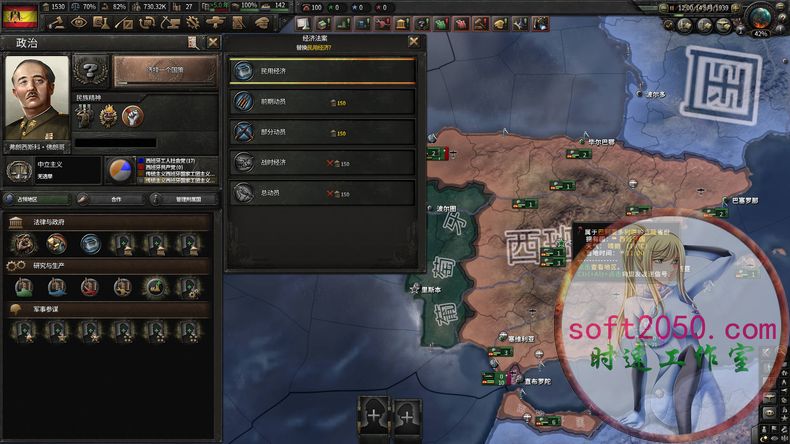Select the Civilian Economy (民用经济) law
This screenshot has width=790, height=444.
click(322, 71)
